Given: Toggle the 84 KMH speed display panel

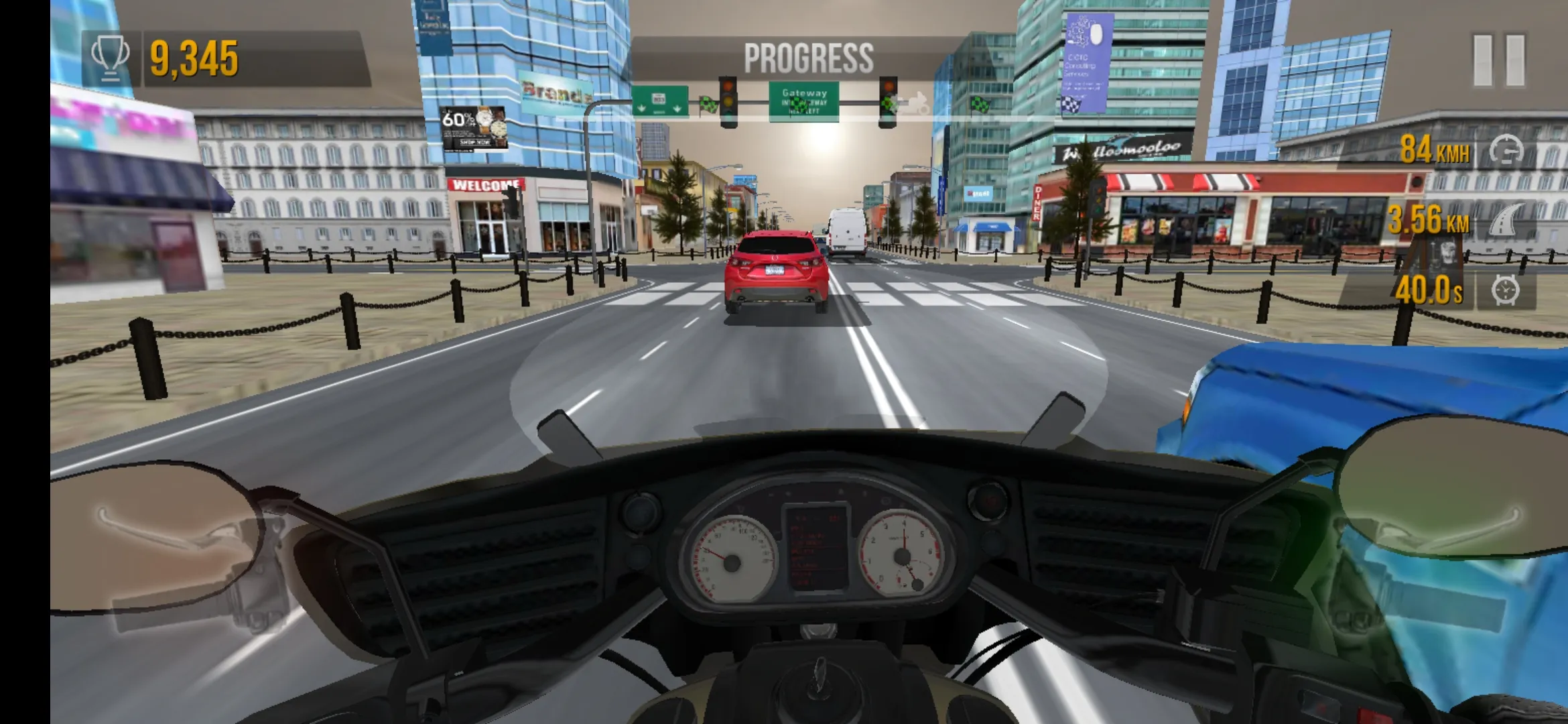Looking at the screenshot, I should pos(1435,149).
